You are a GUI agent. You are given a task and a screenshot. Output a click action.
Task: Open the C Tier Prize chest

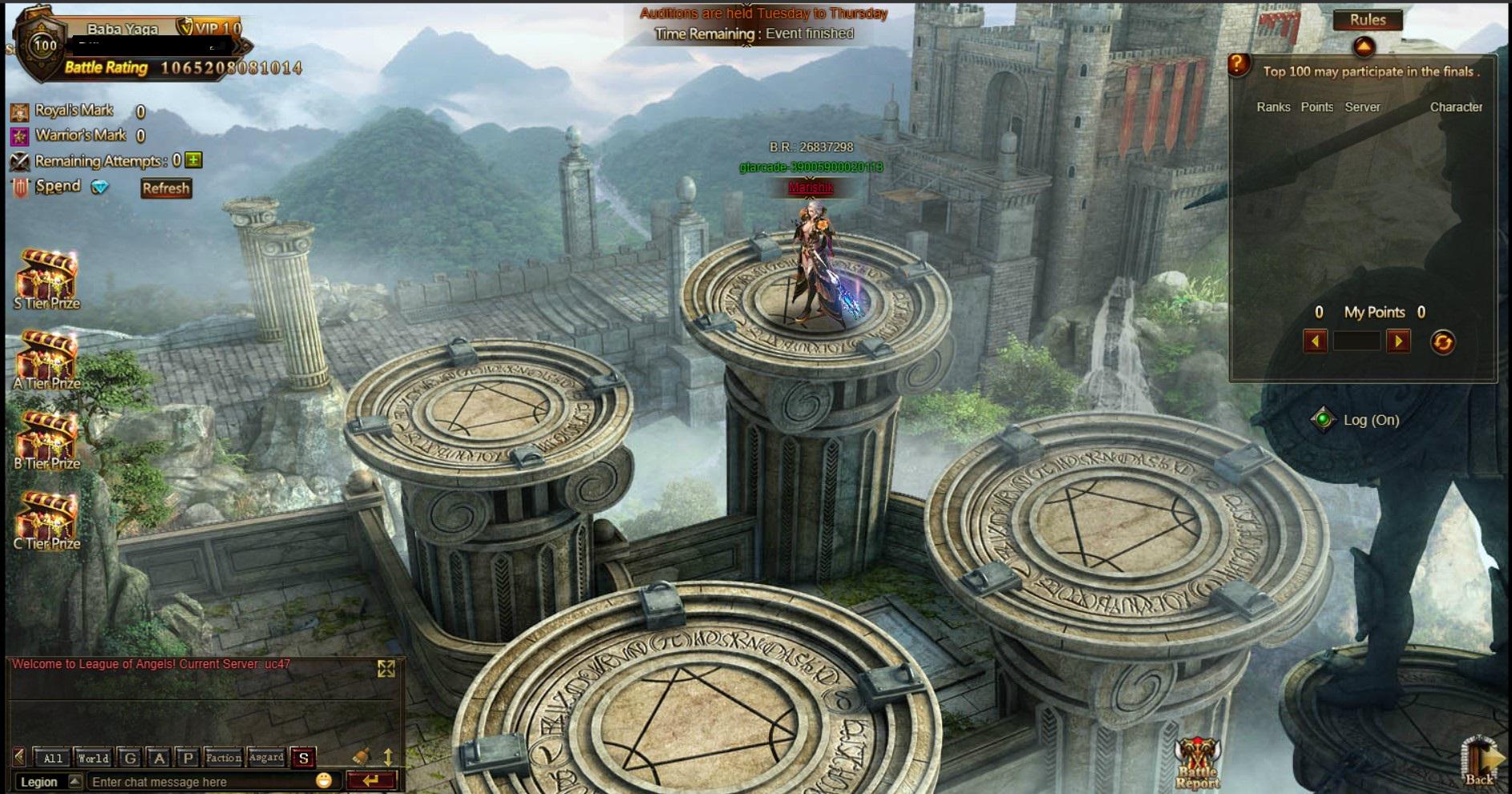tap(46, 518)
